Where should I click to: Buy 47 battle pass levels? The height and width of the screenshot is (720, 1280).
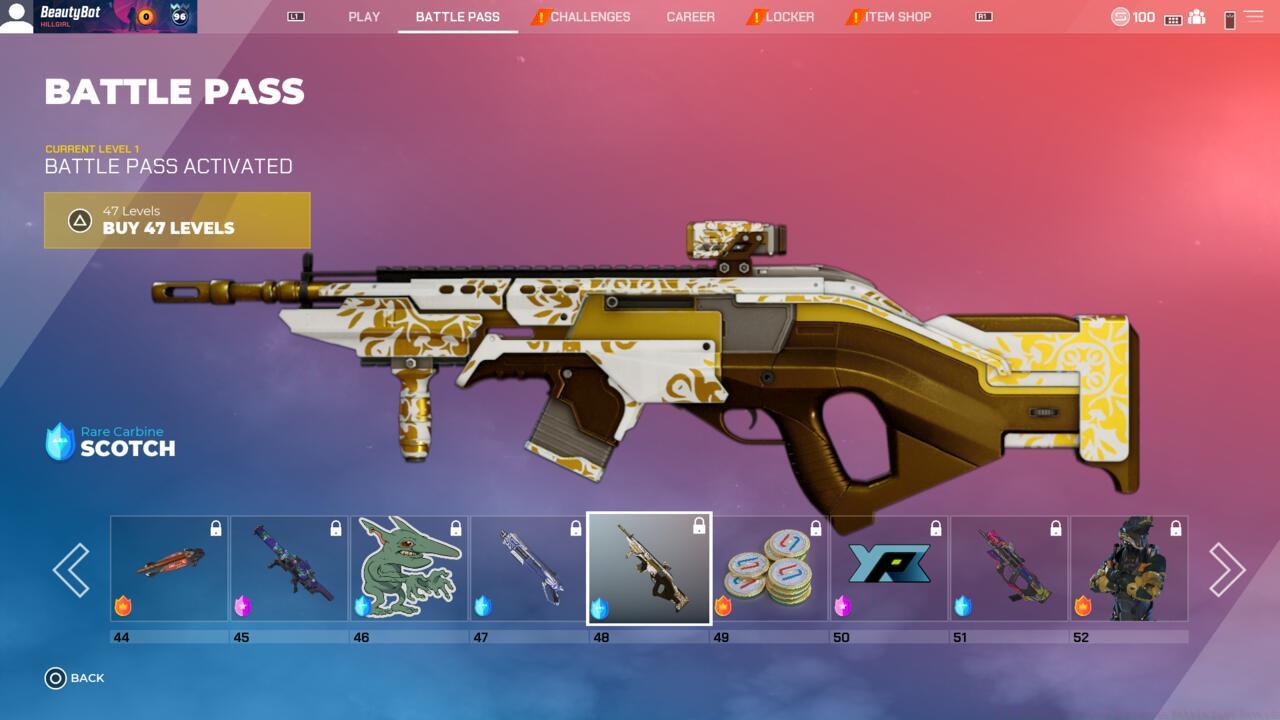pos(177,220)
